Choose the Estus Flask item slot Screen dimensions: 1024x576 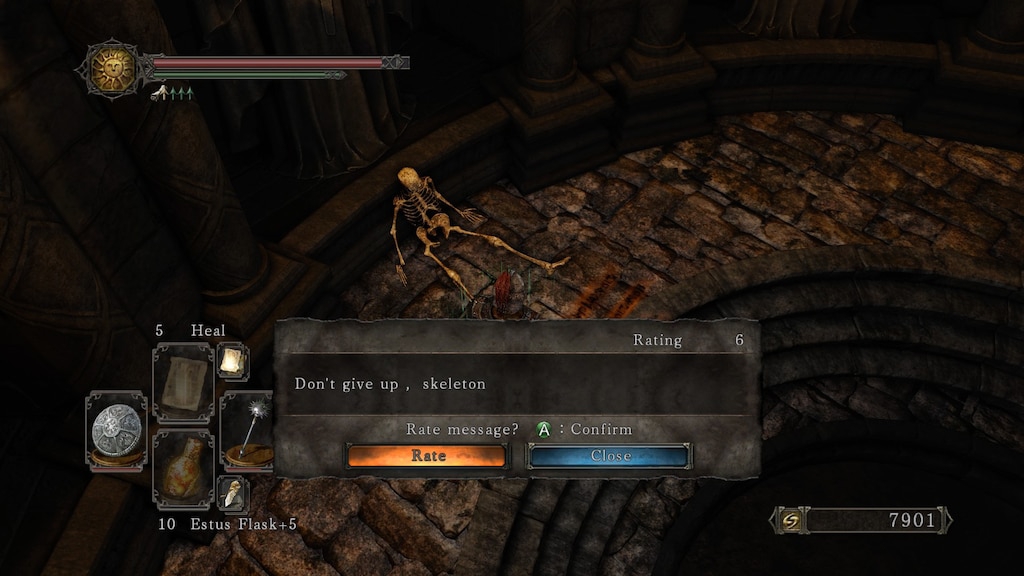[183, 469]
